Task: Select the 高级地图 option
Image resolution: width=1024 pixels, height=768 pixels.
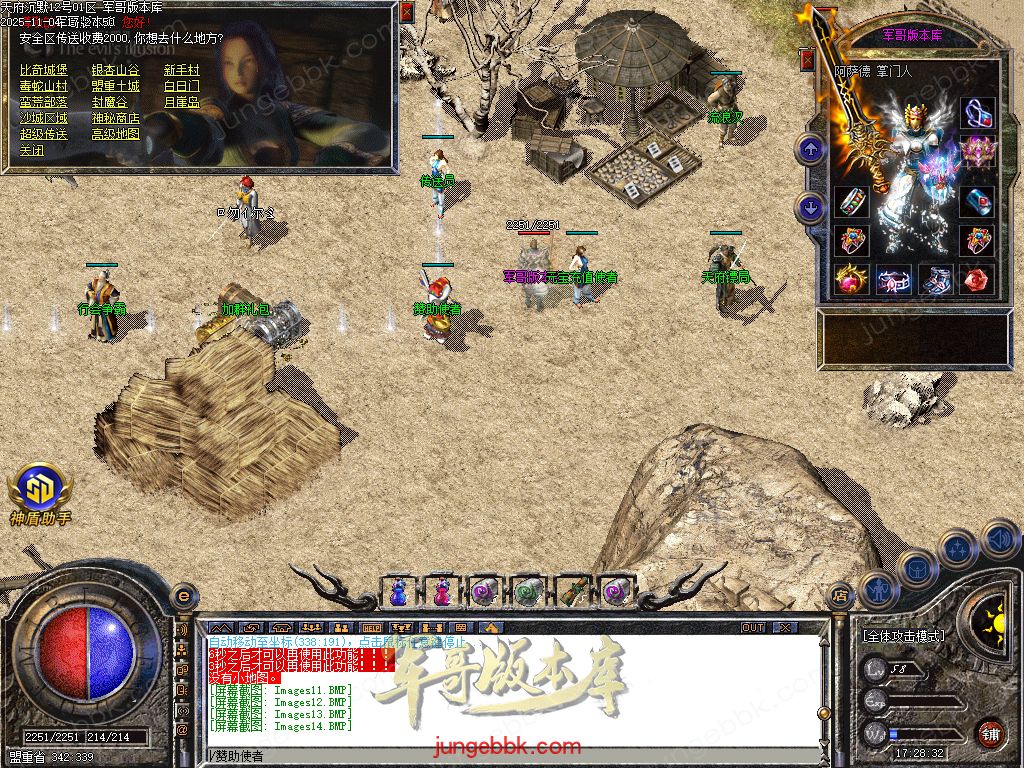Action: tap(115, 134)
